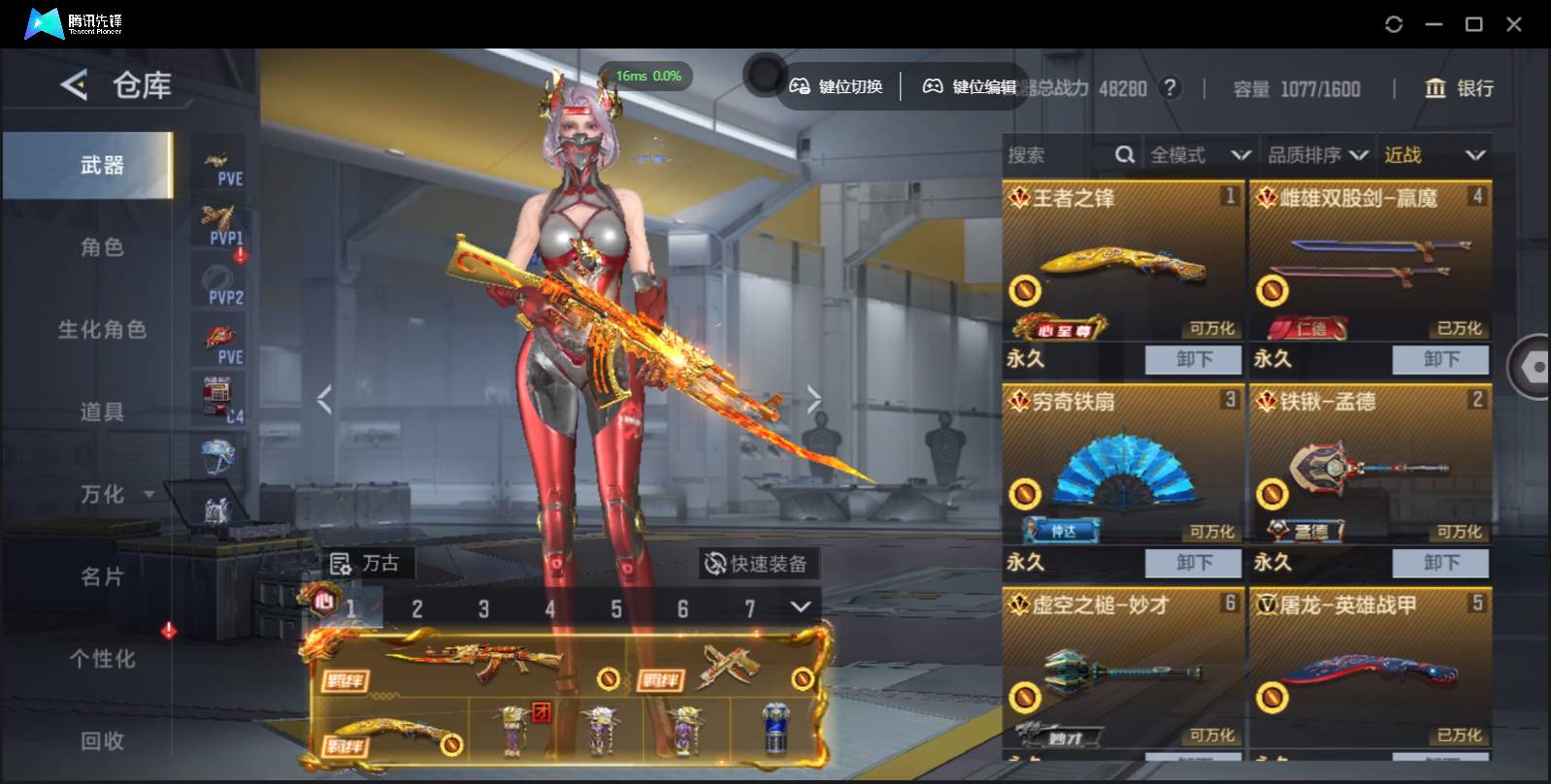This screenshot has height=784, width=1551.
Task: Open the 生化角色 category tab
Action: 102,330
